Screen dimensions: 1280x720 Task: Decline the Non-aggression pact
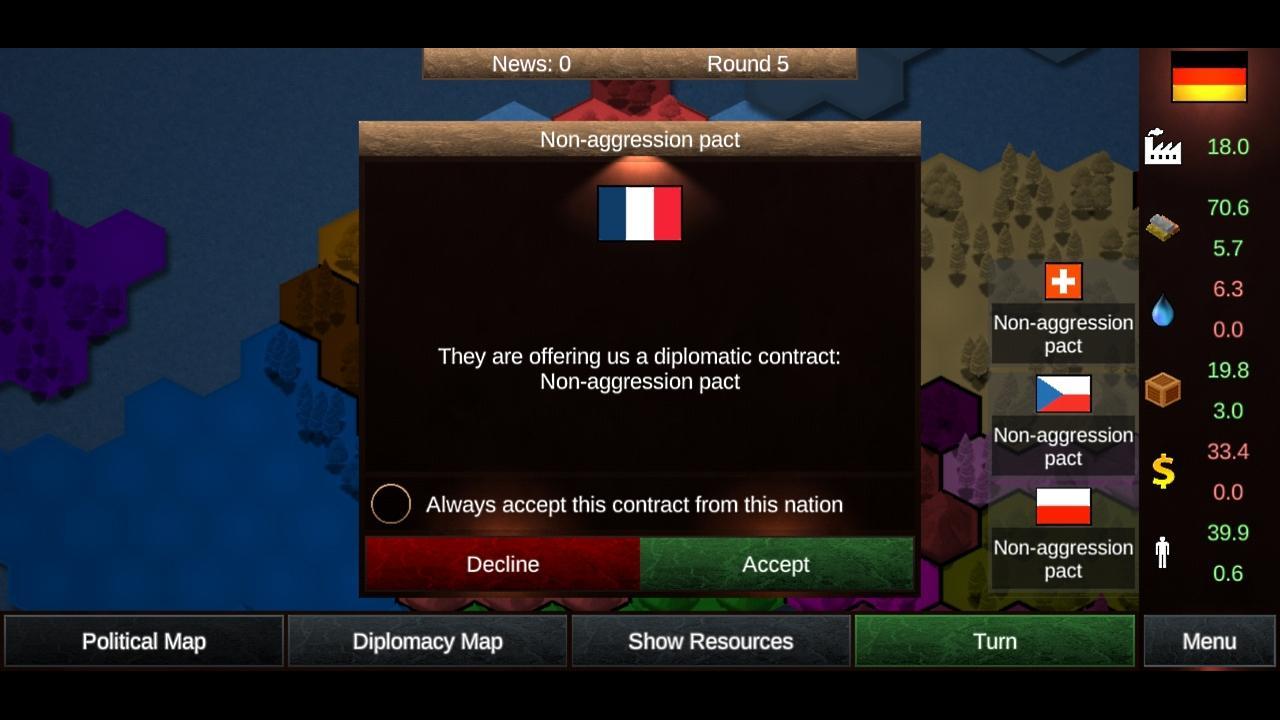502,564
